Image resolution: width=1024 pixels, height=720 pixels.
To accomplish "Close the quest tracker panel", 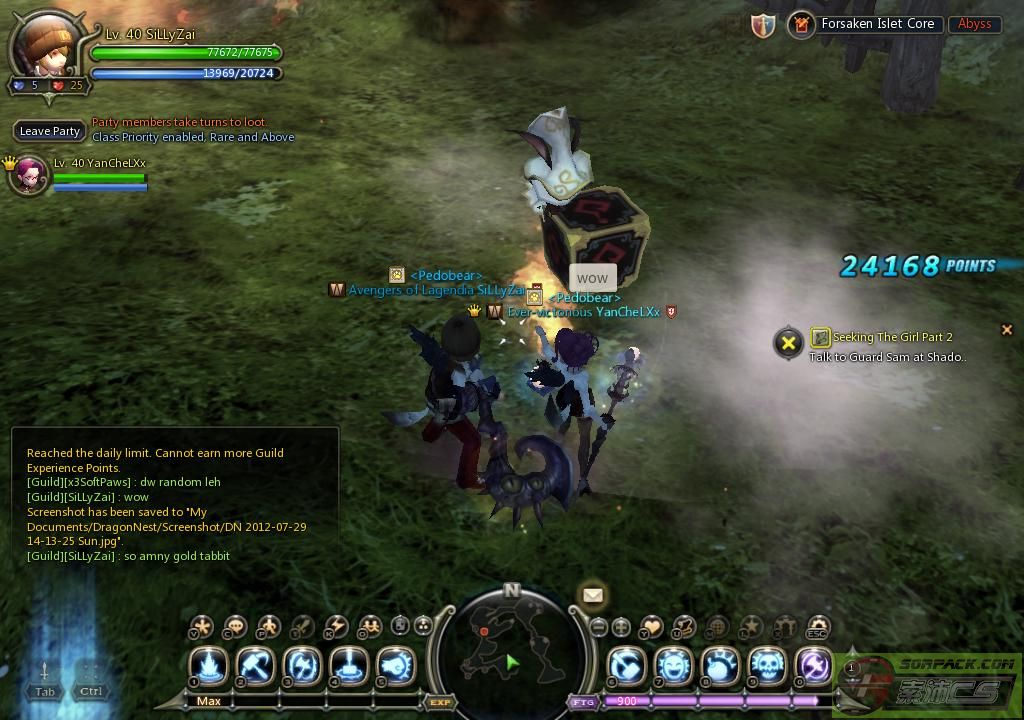I will [x=1006, y=329].
